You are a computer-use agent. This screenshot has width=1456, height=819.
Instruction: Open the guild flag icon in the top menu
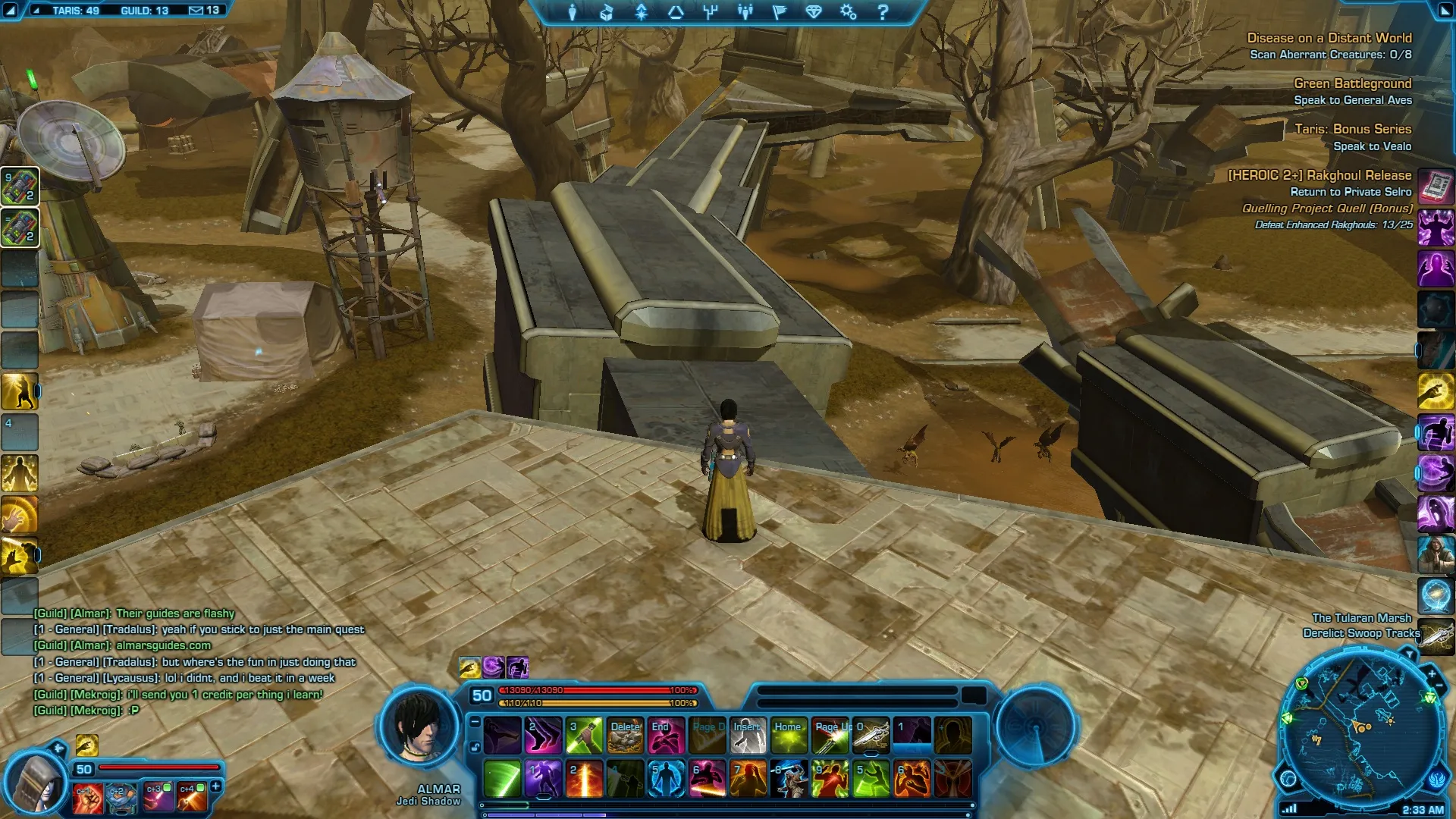tap(779, 12)
